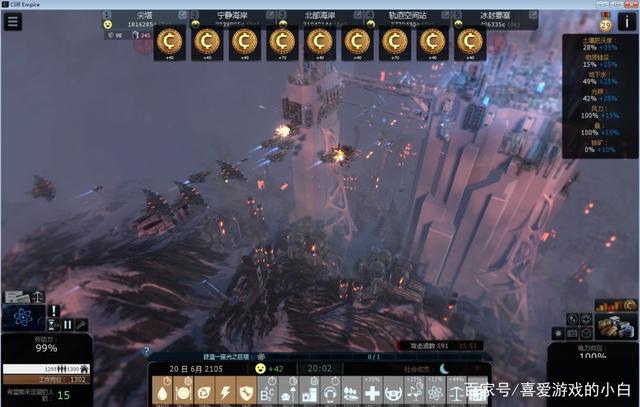Open the hamburger main menu
This screenshot has width=640, height=407.
(x=13, y=22)
